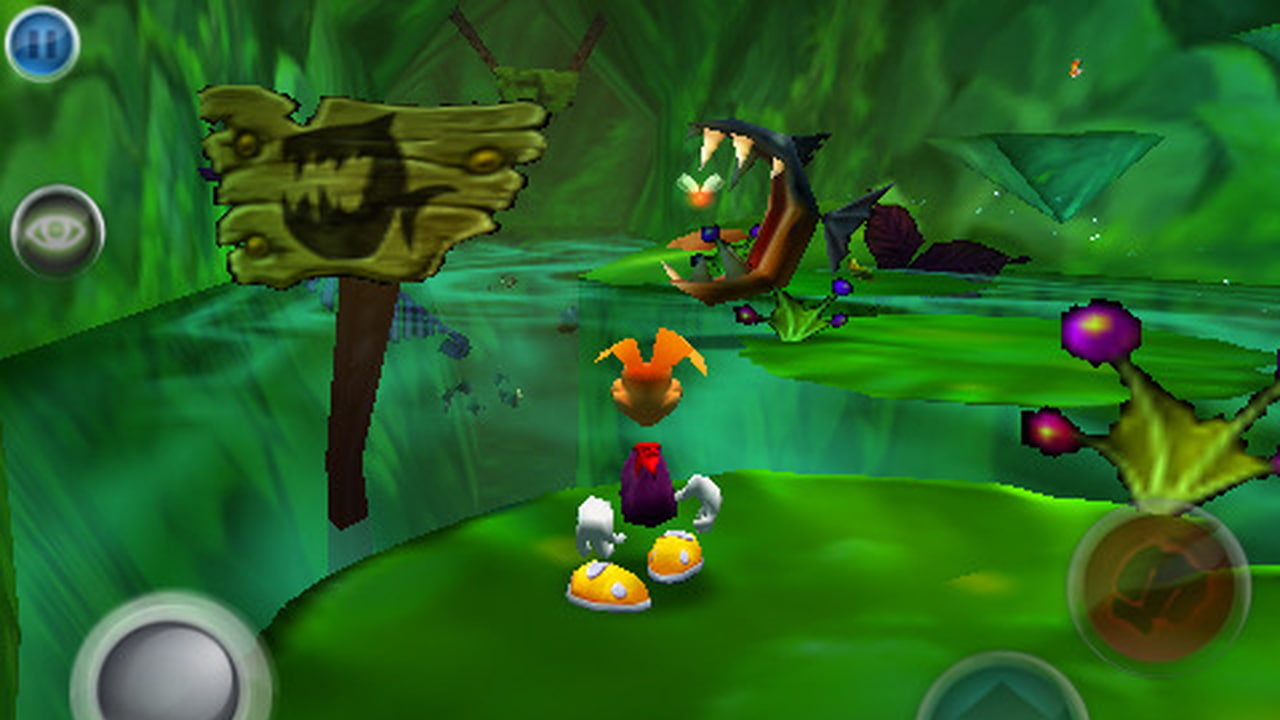Toggle the eye camera view button
Screen dimensions: 1280x720
(57, 231)
